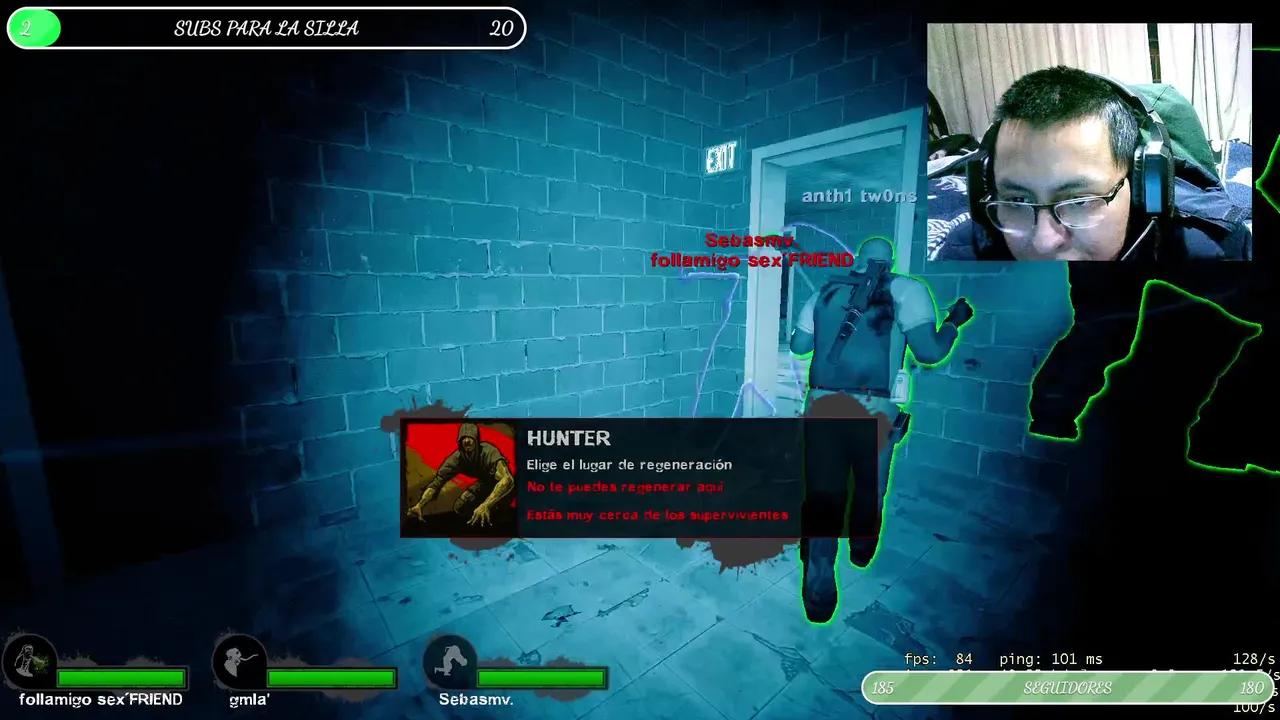Select the HUNTER title in the spawn panel
The image size is (1280, 720).
click(x=569, y=438)
